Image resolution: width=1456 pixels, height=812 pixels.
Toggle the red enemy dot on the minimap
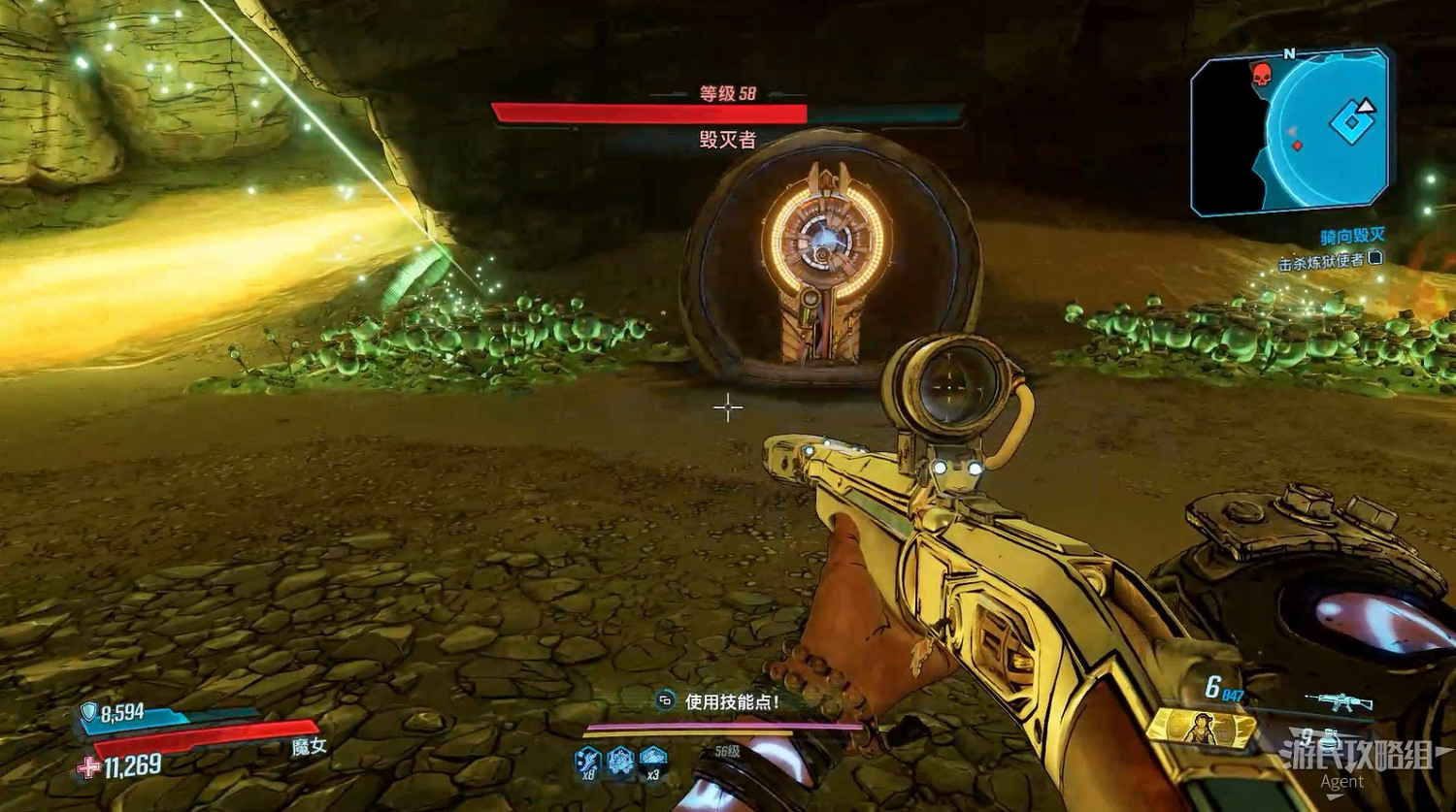click(x=1297, y=145)
